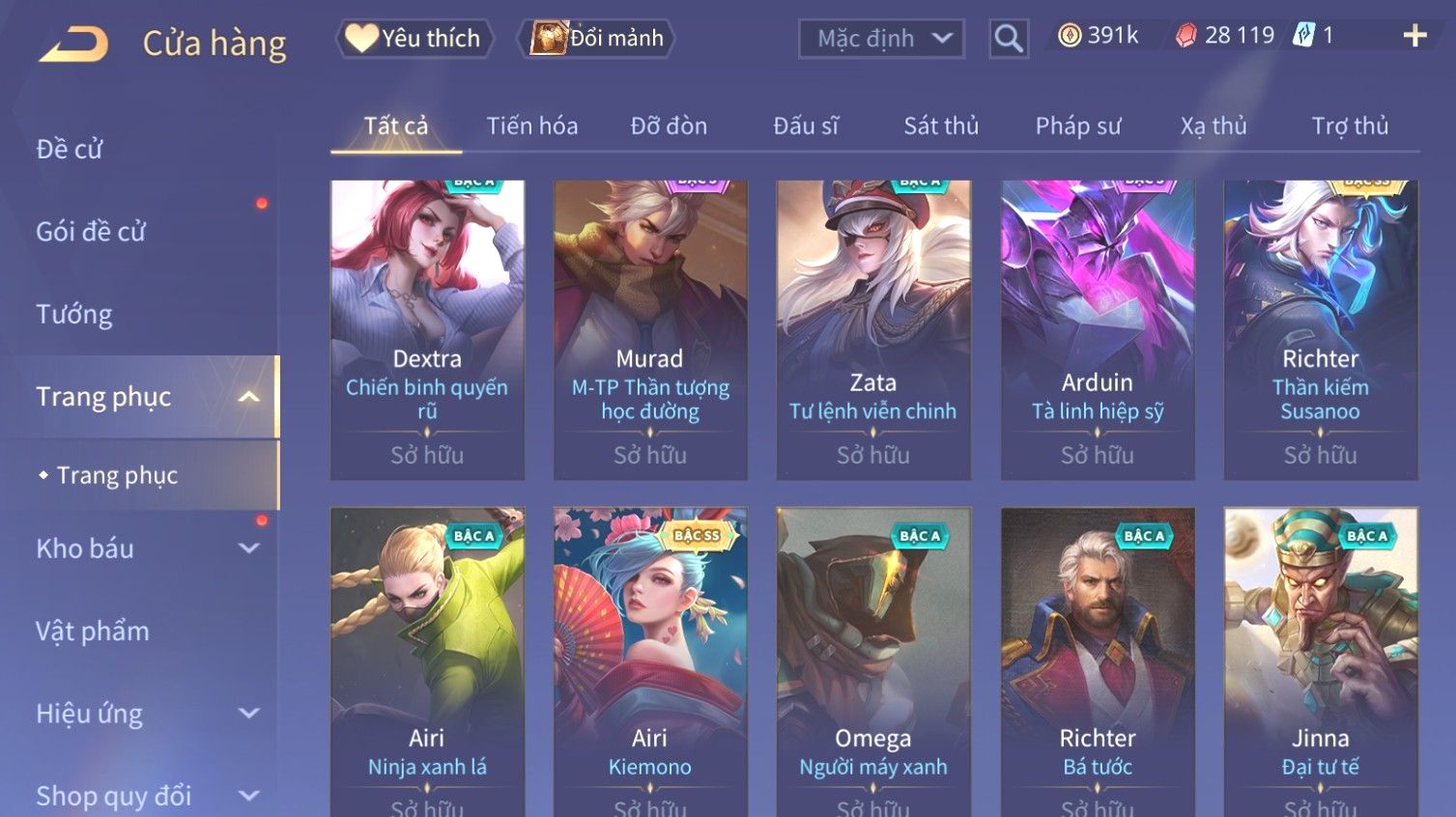The height and width of the screenshot is (817, 1456).
Task: Open the Yêu thích favorites list
Action: coord(415,39)
